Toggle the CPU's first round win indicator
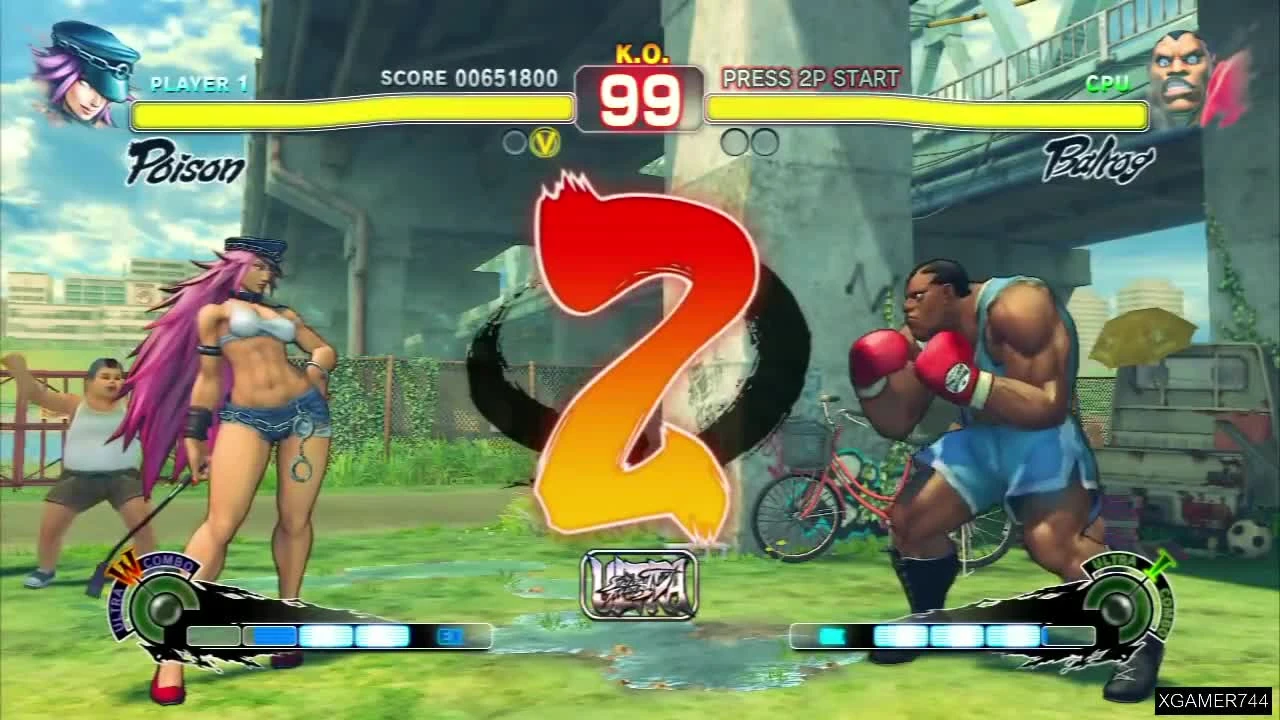Screen dimensions: 1280x720 coord(733,143)
